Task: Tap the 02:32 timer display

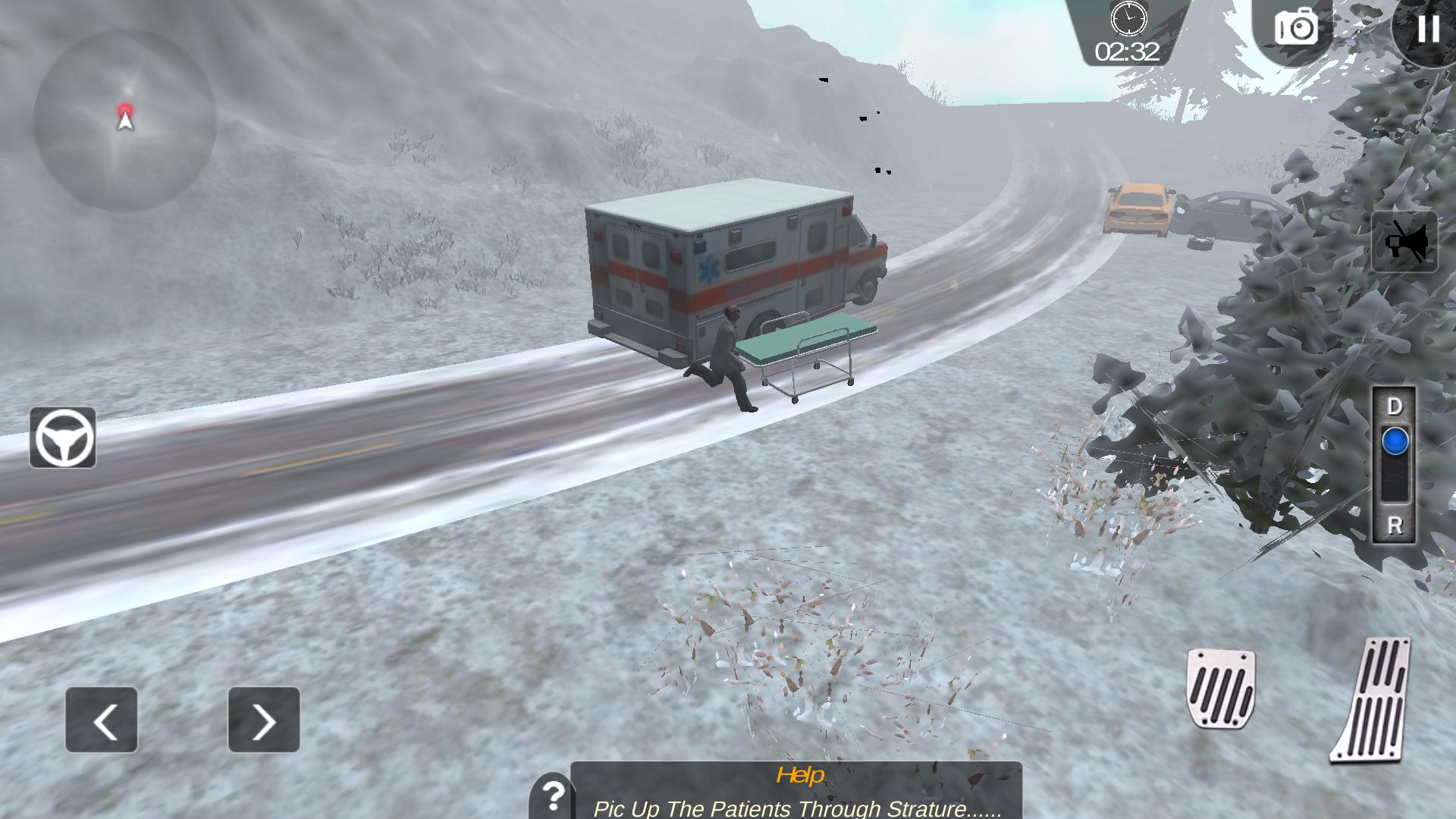Action: [x=1128, y=52]
